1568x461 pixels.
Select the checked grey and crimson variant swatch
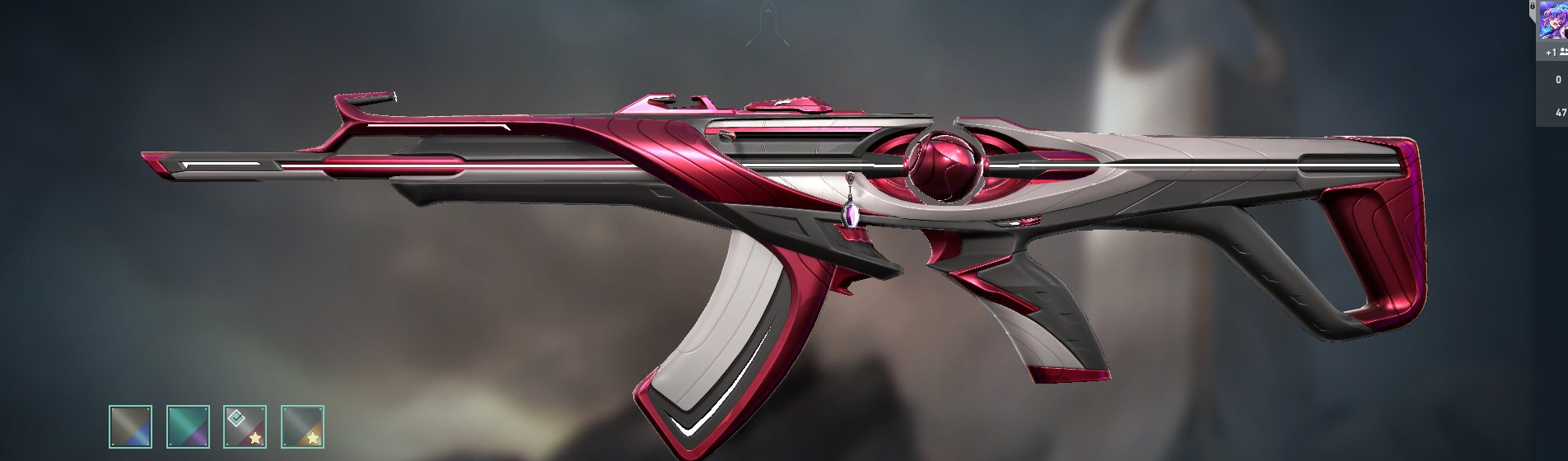pos(245,426)
